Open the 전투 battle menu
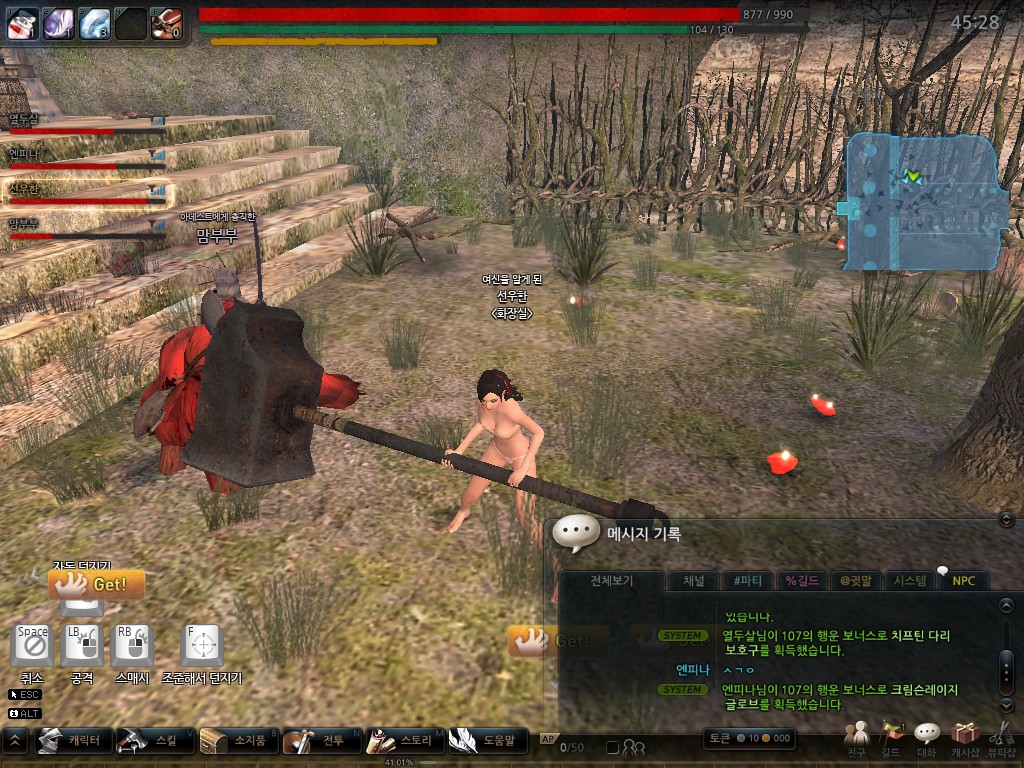This screenshot has height=768, width=1024. [318, 741]
